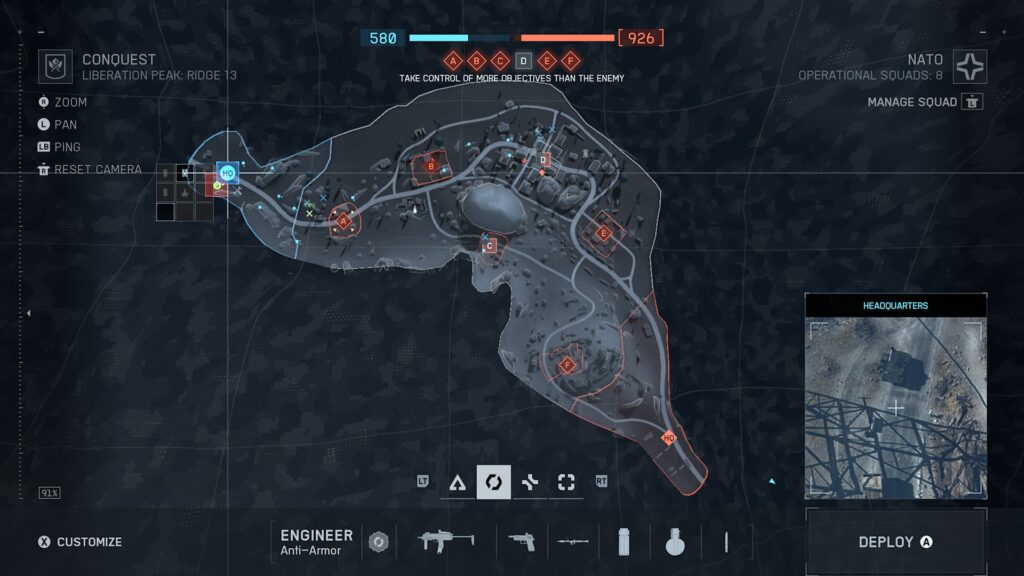Deploy into the match
Image resolution: width=1024 pixels, height=576 pixels.
pos(895,542)
